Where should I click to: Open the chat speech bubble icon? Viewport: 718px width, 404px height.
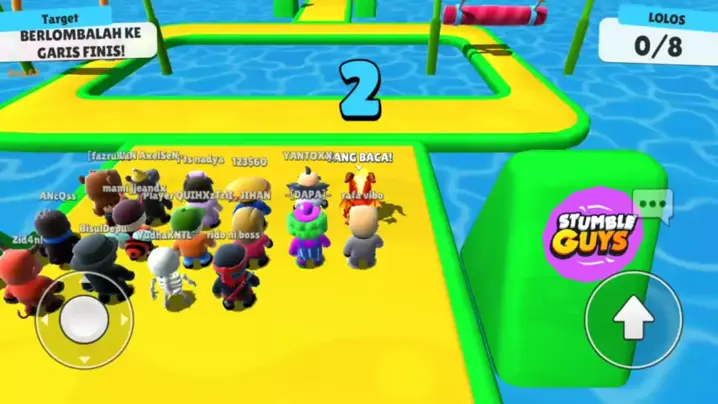point(652,205)
